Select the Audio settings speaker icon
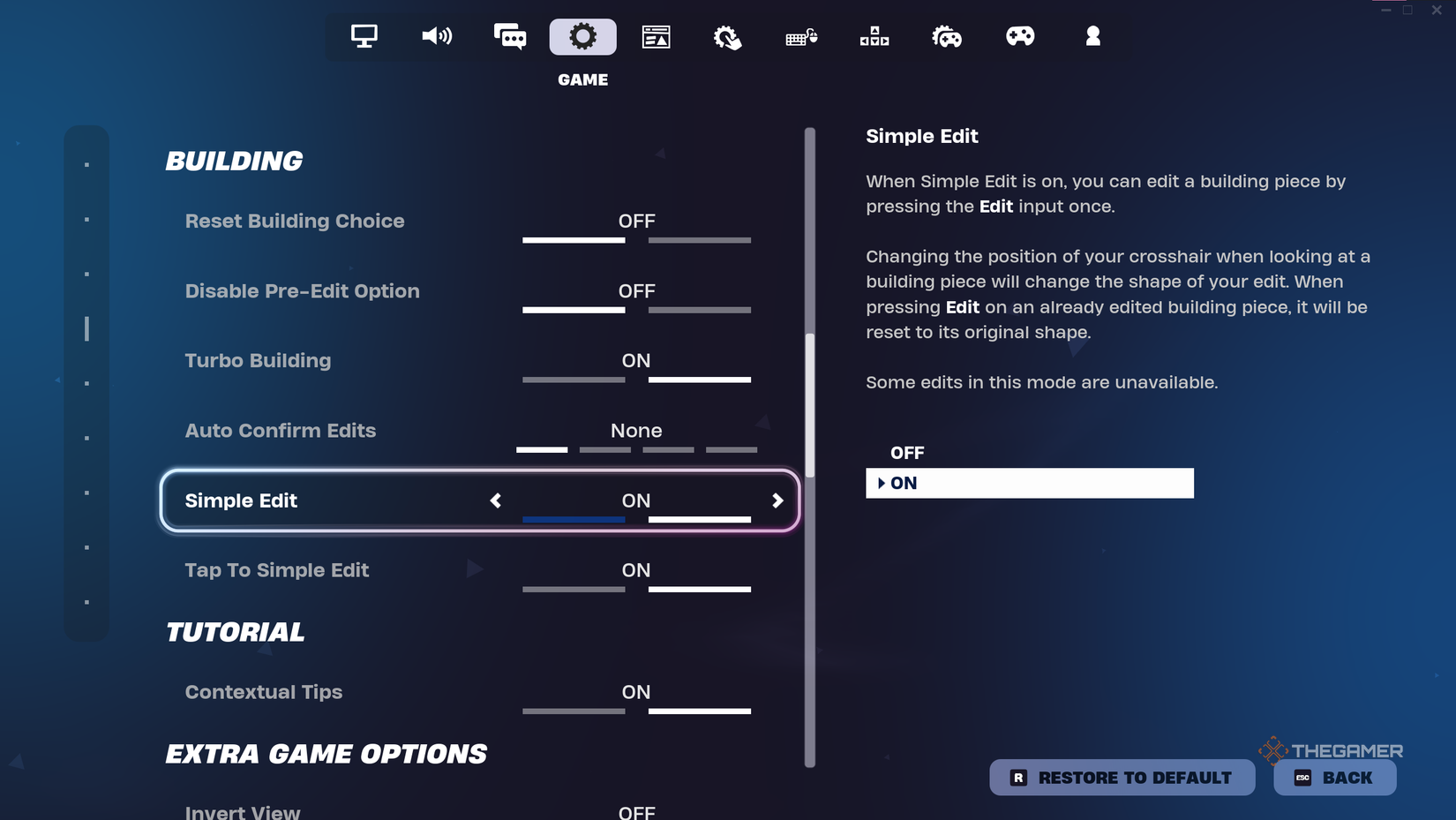Image resolution: width=1456 pixels, height=820 pixels. tap(437, 36)
